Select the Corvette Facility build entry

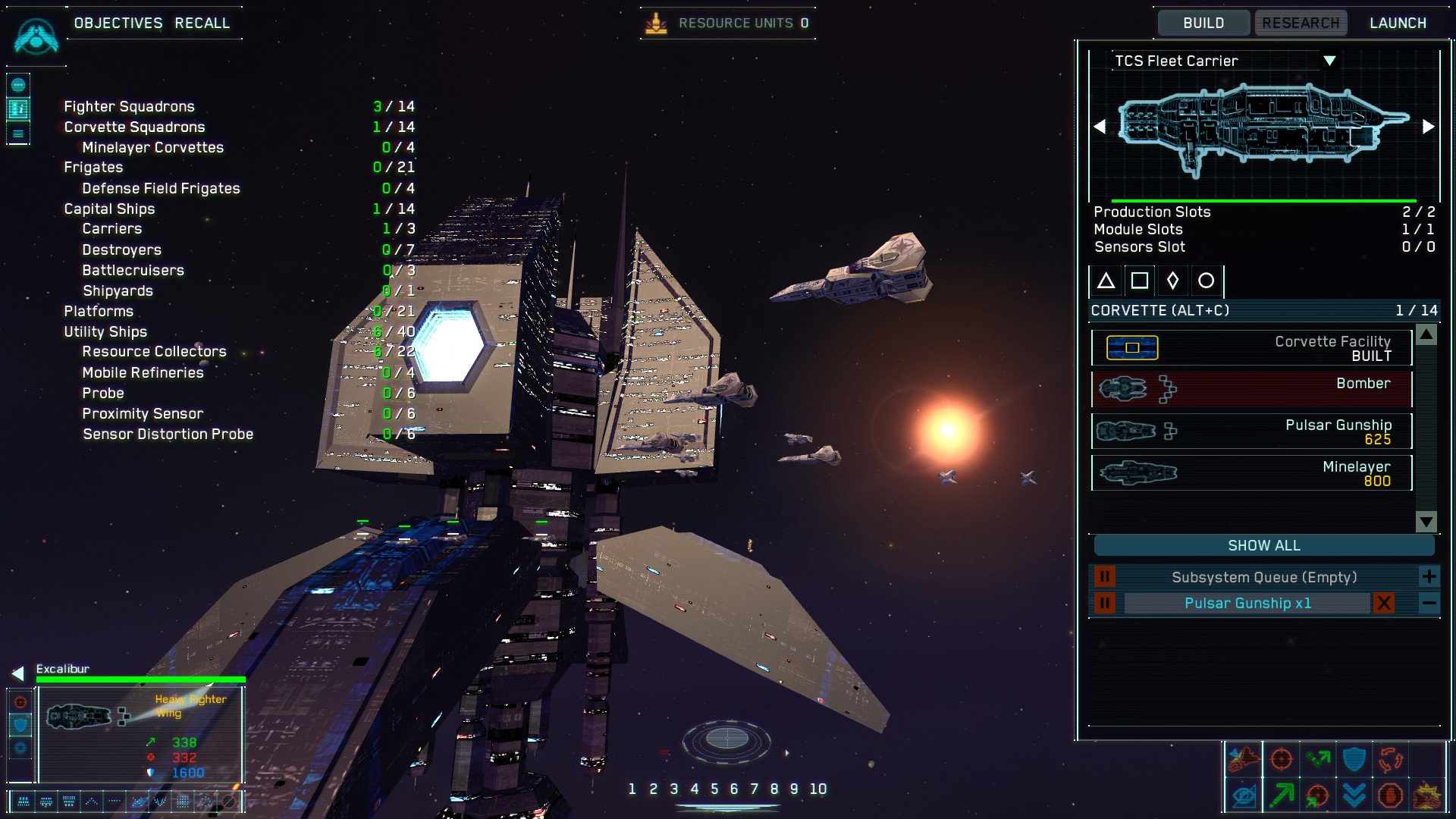(x=1251, y=348)
